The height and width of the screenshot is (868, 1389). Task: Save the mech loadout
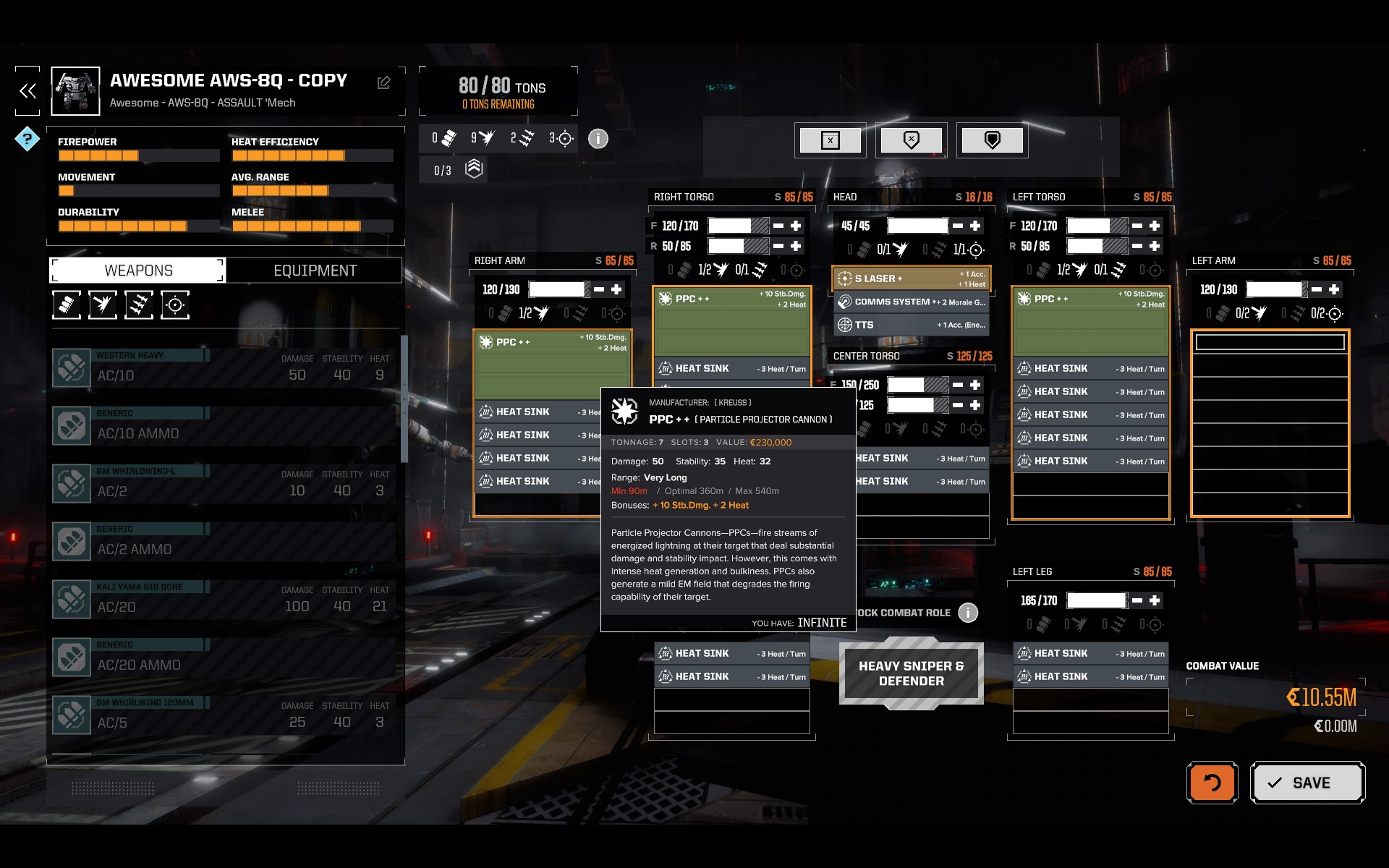click(1307, 783)
